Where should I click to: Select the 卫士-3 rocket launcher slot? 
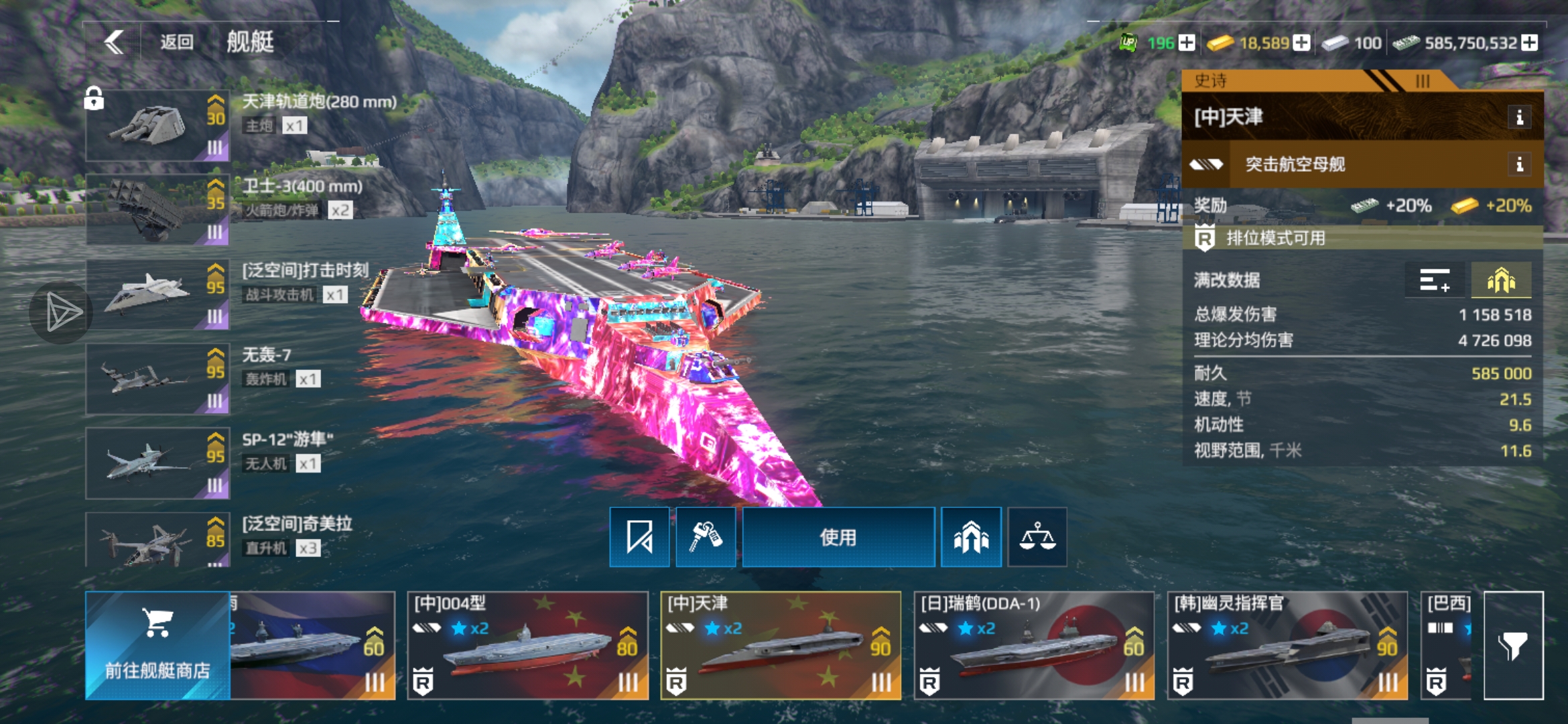click(x=157, y=210)
